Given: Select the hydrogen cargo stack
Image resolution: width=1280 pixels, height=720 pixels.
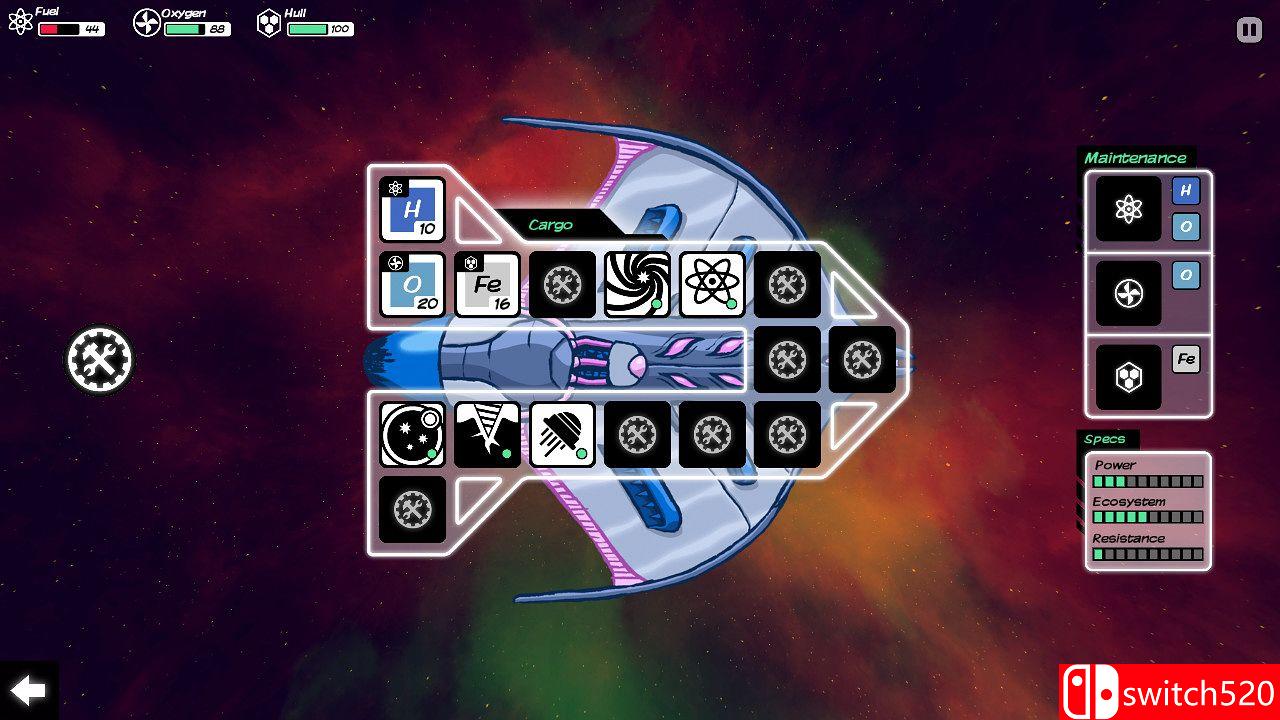Looking at the screenshot, I should 411,211.
